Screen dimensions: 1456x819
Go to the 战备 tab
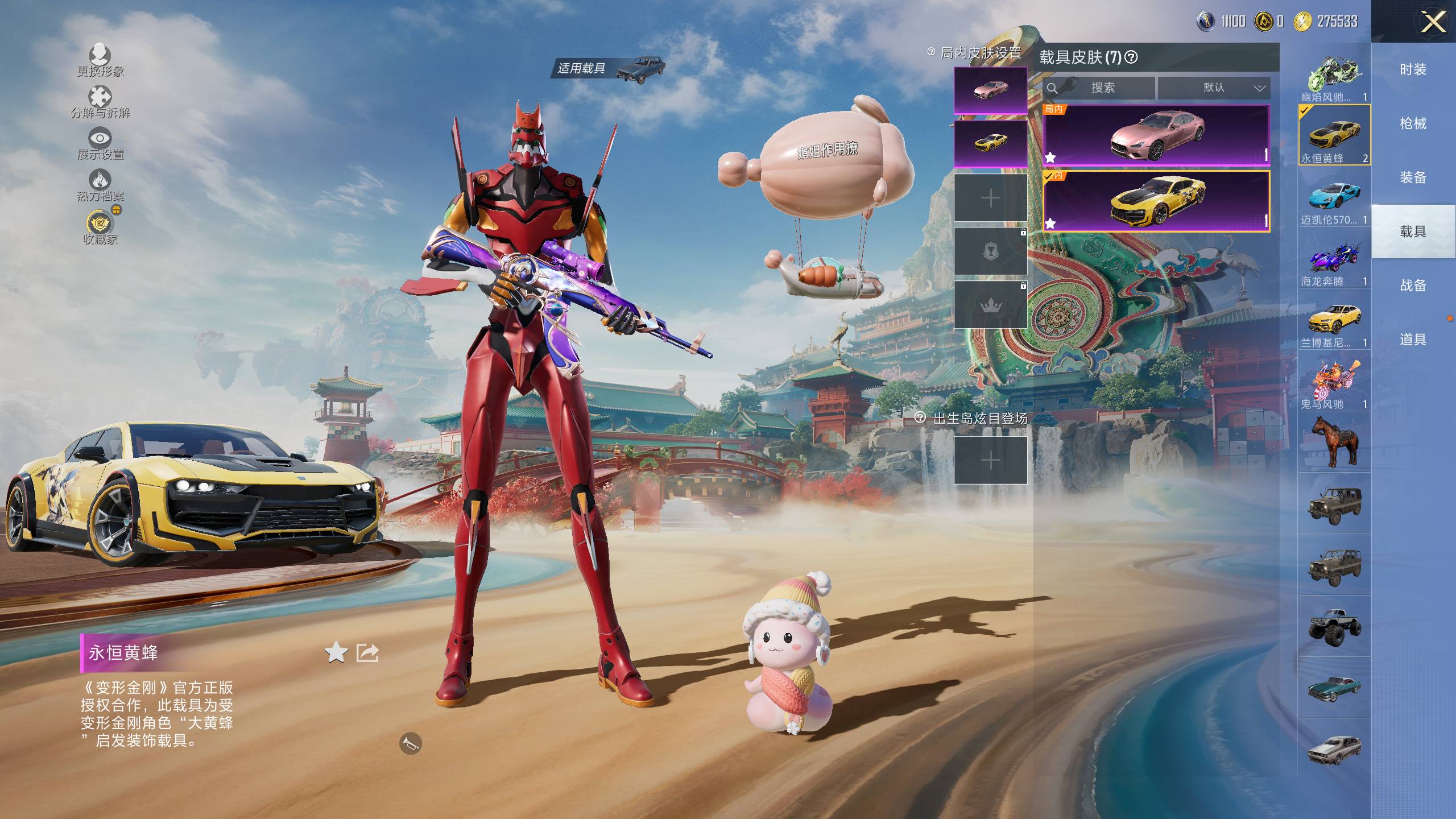click(x=1413, y=286)
